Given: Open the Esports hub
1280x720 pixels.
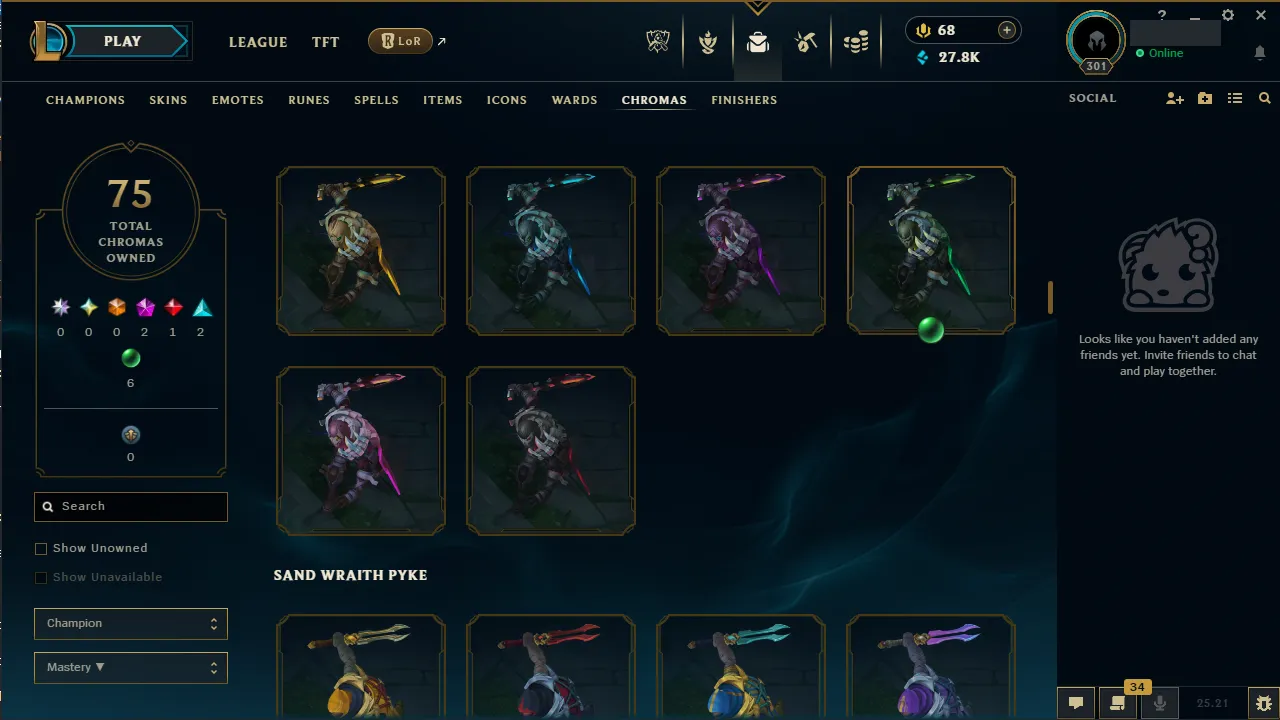Looking at the screenshot, I should (x=658, y=42).
